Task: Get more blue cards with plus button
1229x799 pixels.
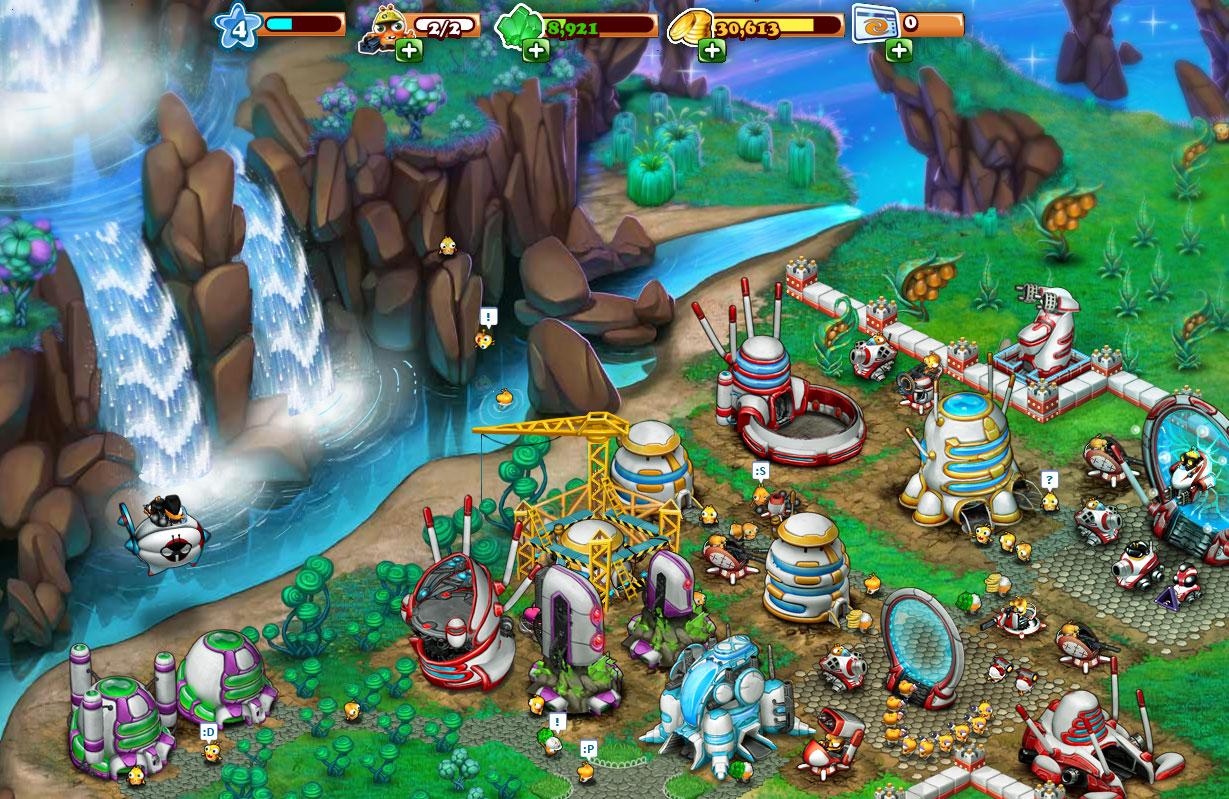Action: click(898, 50)
